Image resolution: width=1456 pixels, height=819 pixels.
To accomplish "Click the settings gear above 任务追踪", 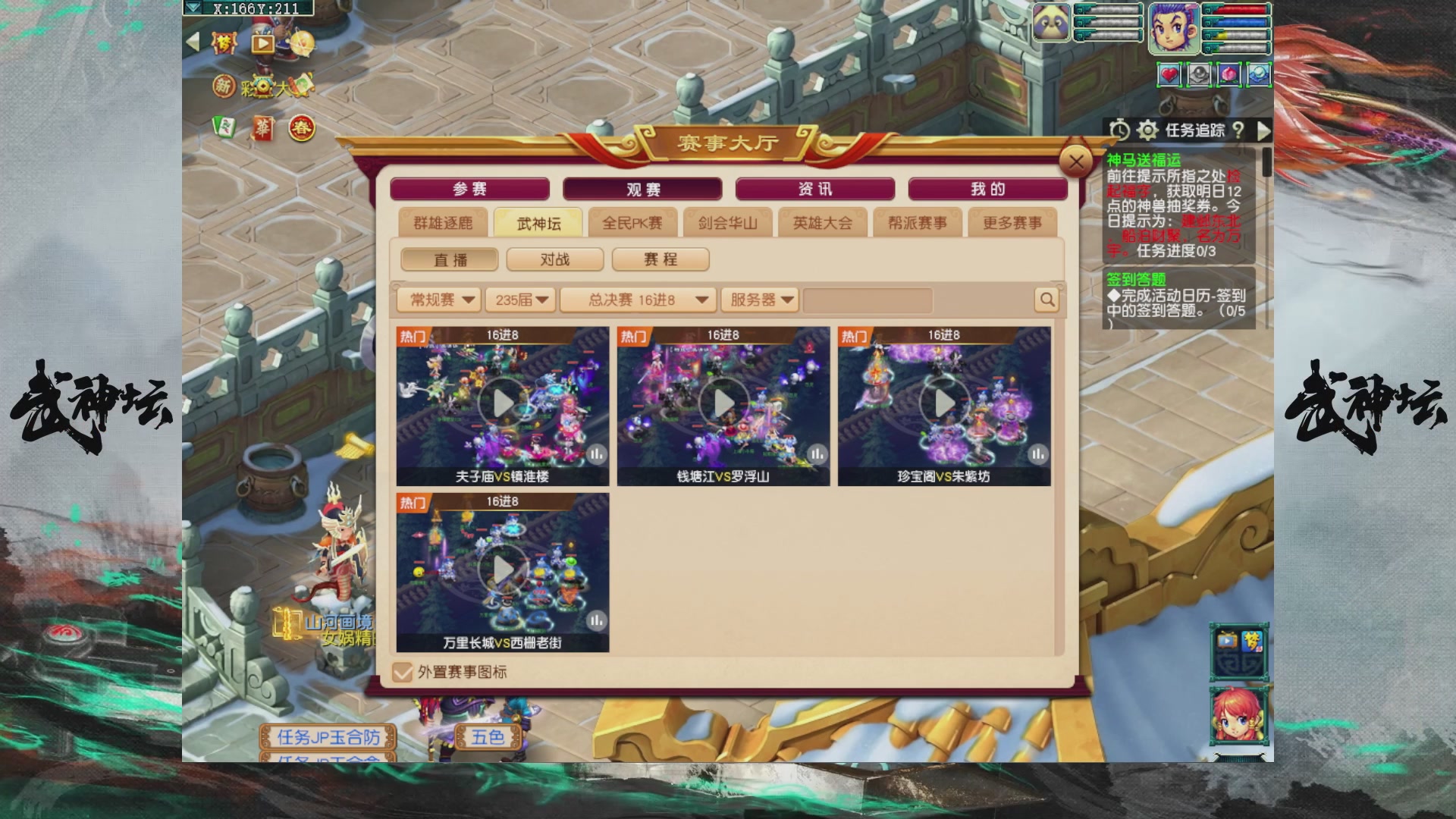I will 1147,131.
